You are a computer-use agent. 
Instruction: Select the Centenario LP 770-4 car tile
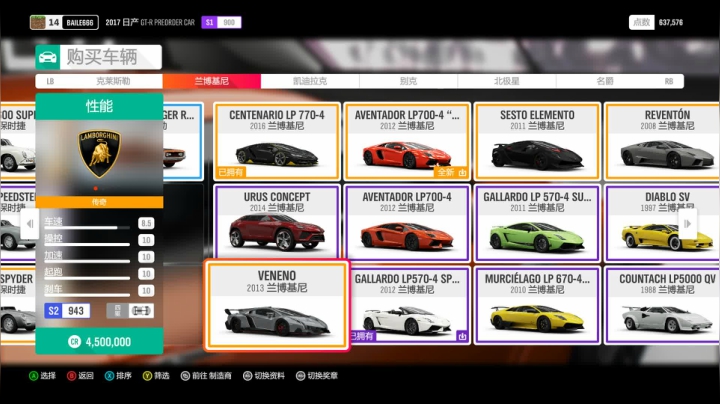[x=277, y=141]
